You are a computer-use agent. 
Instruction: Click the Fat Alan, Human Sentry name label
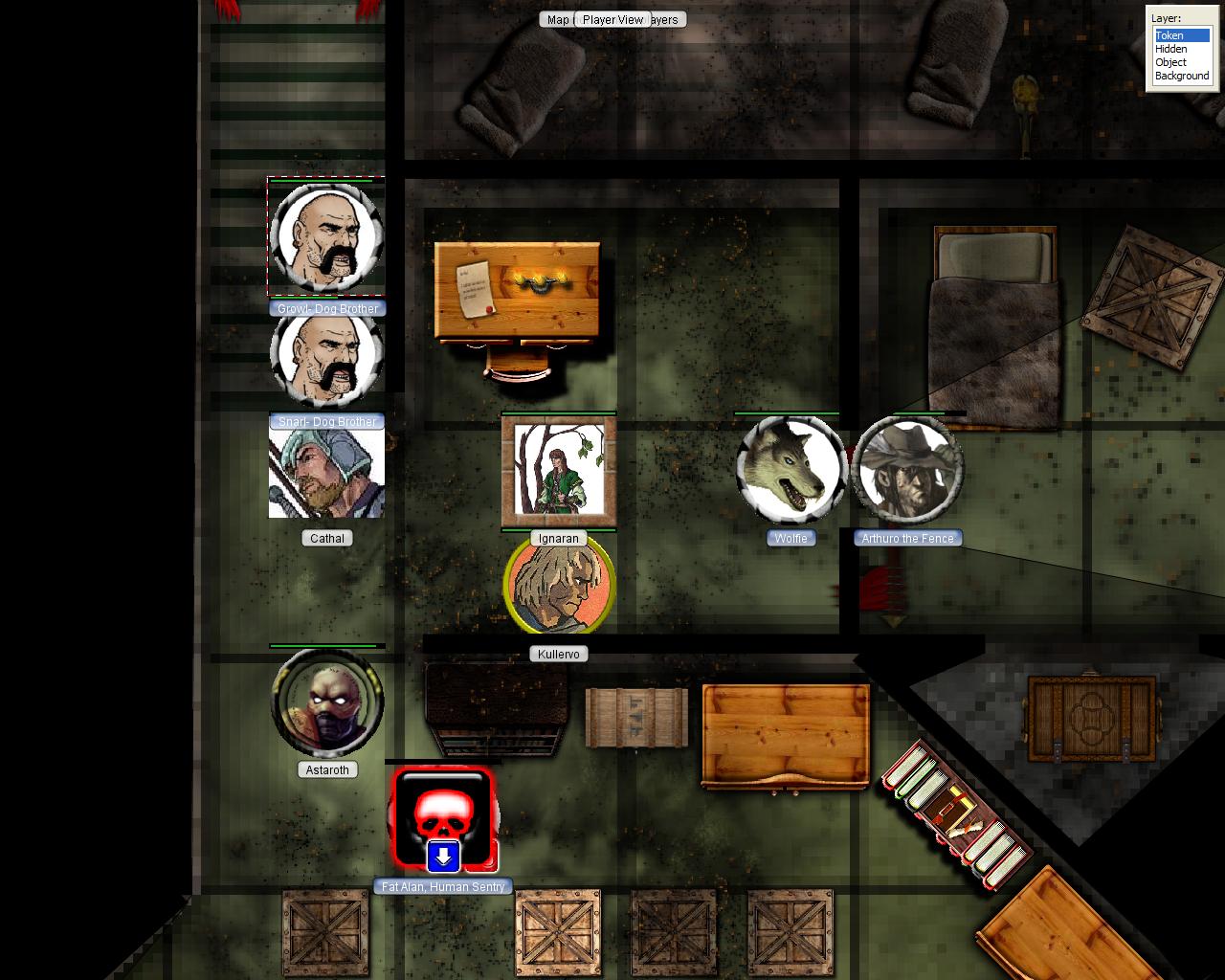click(443, 886)
